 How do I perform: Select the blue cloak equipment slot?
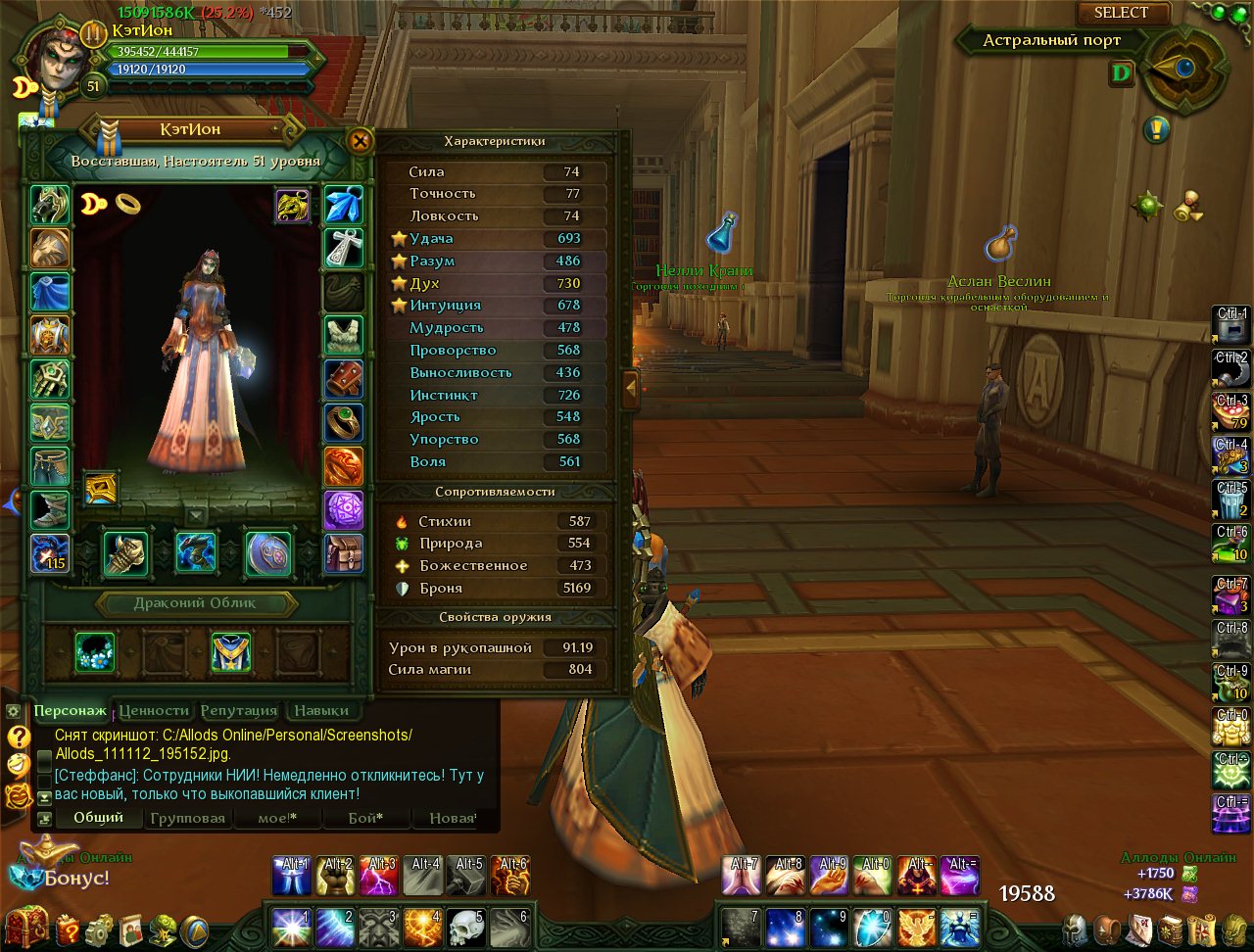(x=50, y=293)
